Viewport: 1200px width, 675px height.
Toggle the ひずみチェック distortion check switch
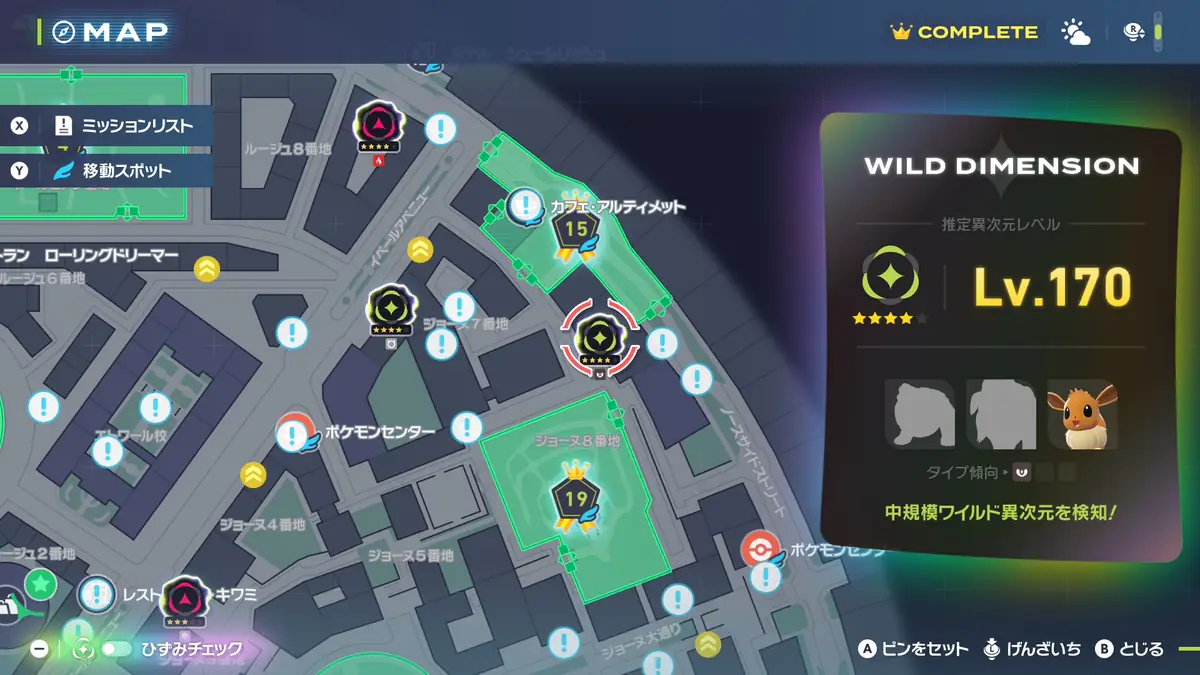(x=116, y=649)
